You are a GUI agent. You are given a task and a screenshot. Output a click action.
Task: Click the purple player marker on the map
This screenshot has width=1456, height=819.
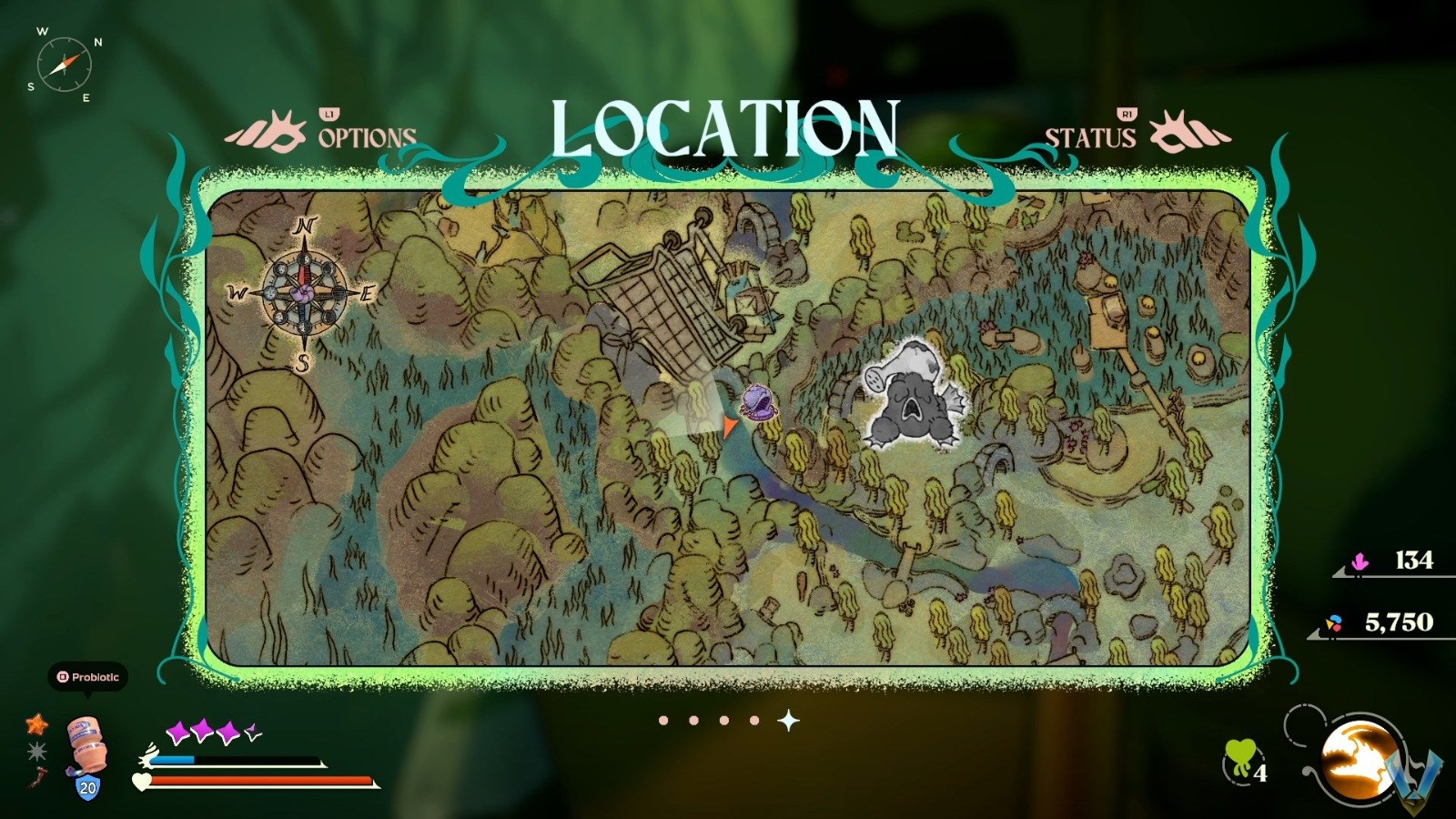pyautogui.click(x=757, y=400)
